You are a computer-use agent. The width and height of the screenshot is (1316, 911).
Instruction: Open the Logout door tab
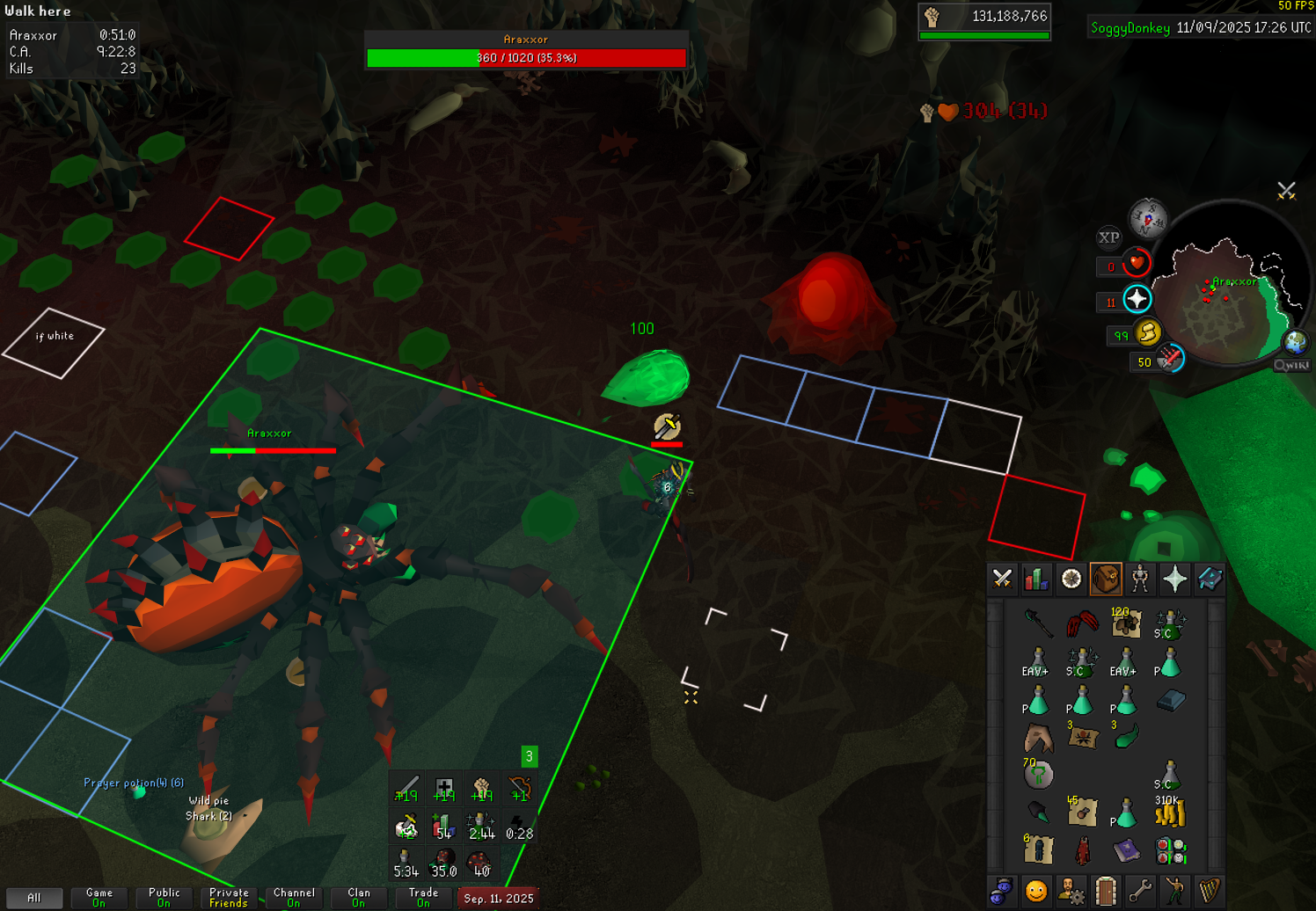(1106, 892)
